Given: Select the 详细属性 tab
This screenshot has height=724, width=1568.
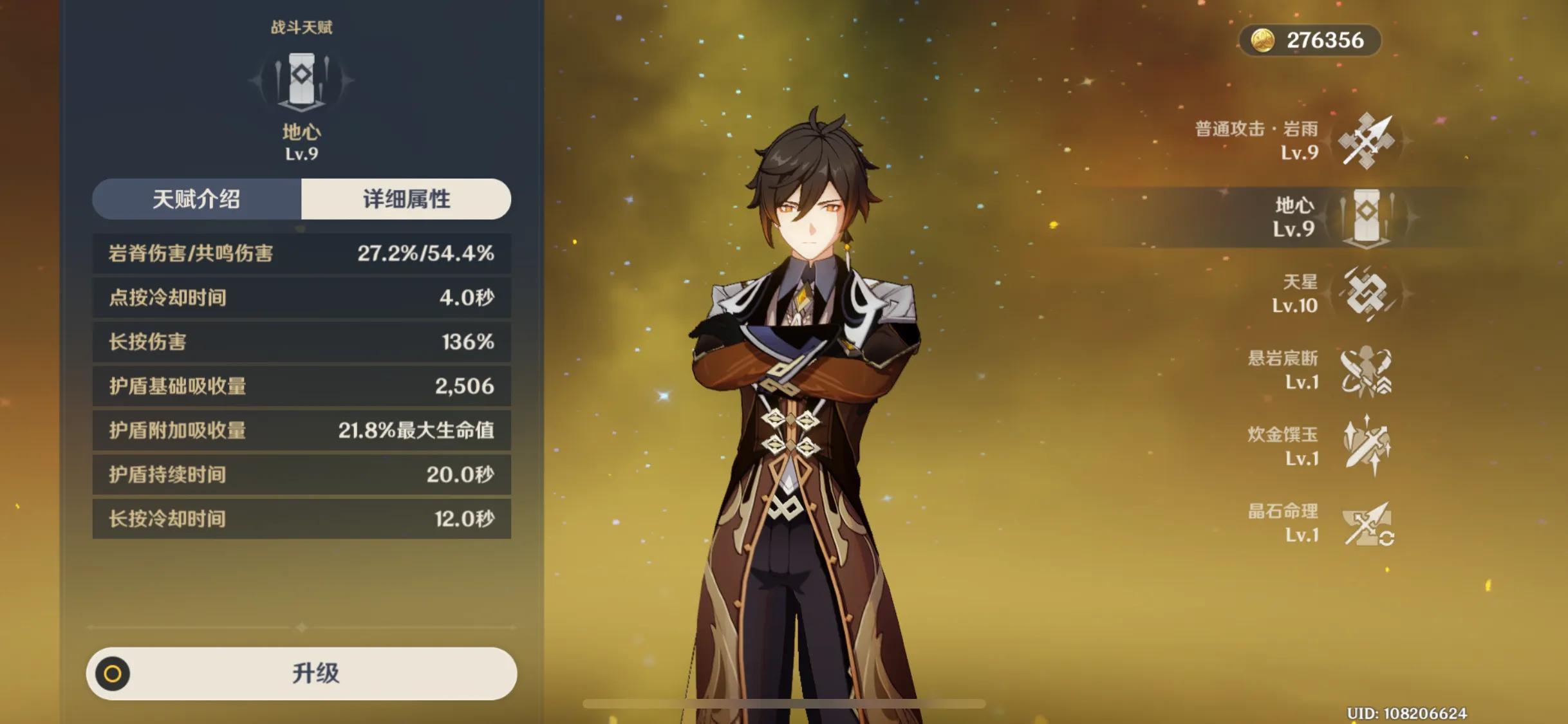Looking at the screenshot, I should point(406,200).
